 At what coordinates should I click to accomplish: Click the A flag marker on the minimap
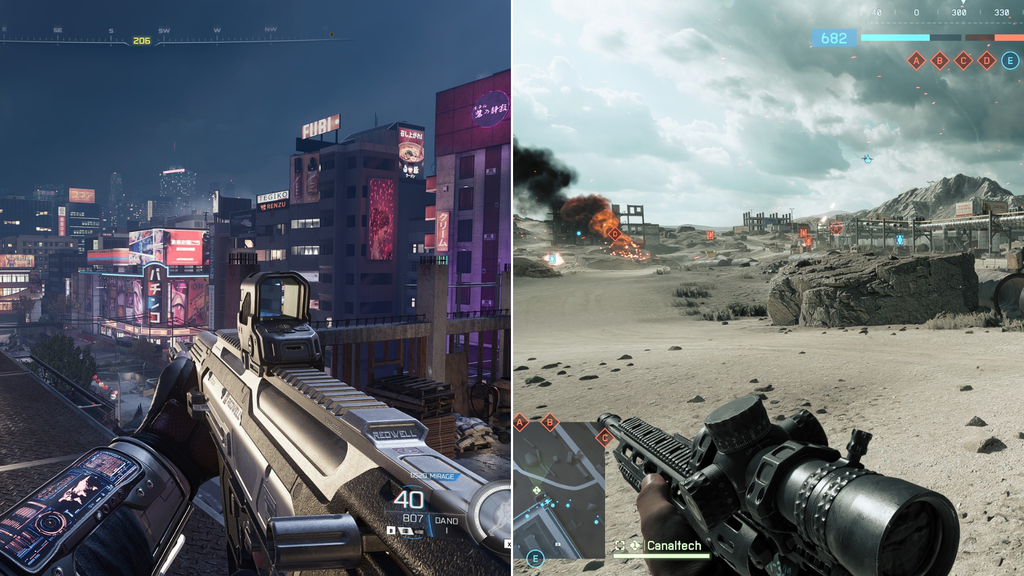tap(520, 423)
